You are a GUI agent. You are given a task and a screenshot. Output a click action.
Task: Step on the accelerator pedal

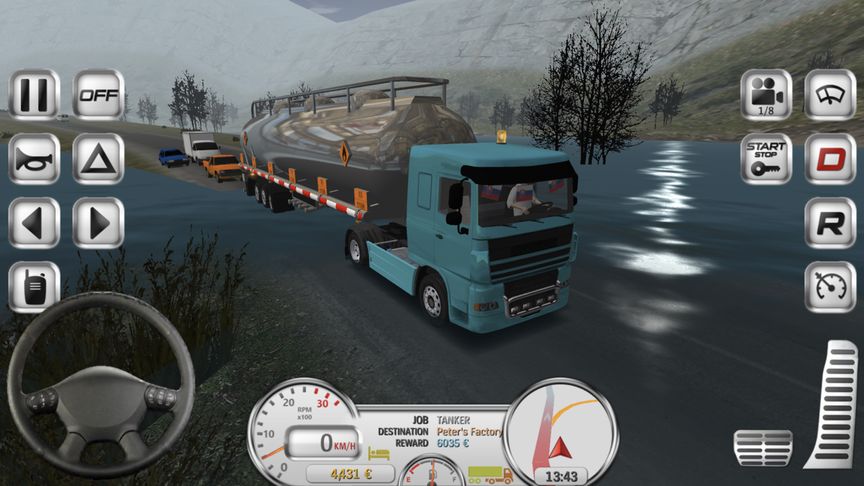[832, 404]
